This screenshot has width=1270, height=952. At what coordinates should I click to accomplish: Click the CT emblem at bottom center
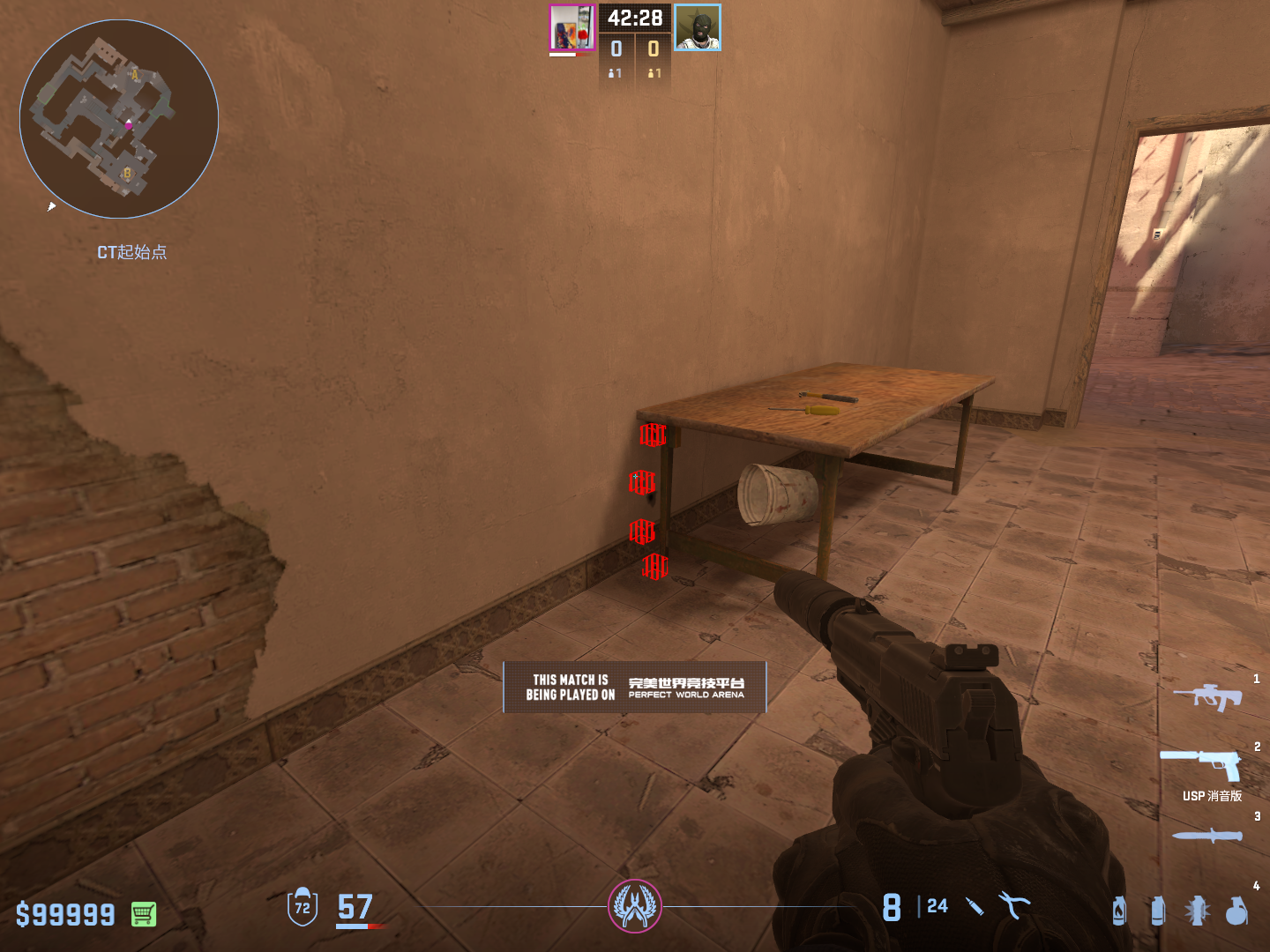(635, 905)
